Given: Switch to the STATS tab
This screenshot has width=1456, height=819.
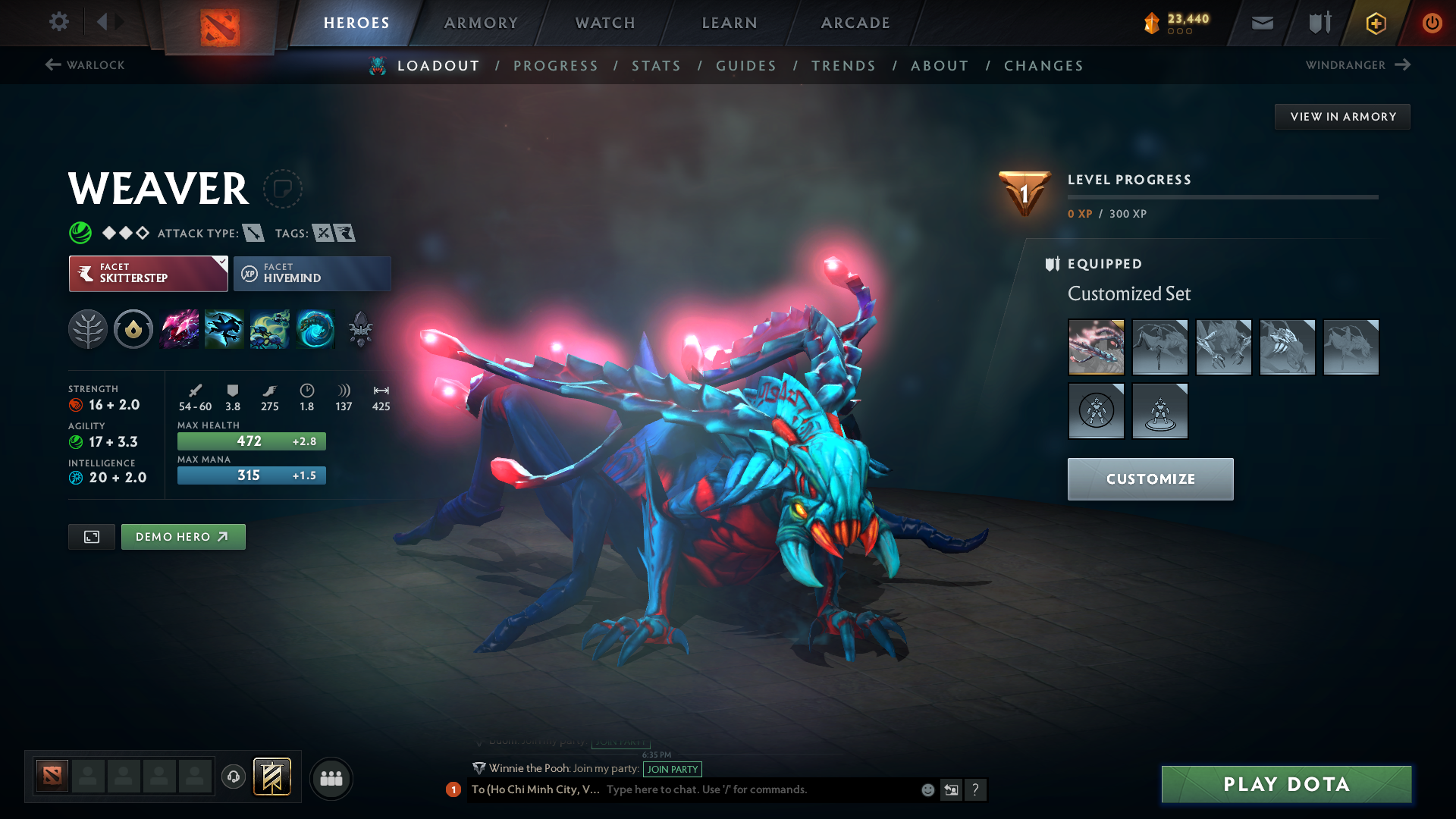Looking at the screenshot, I should tap(657, 66).
